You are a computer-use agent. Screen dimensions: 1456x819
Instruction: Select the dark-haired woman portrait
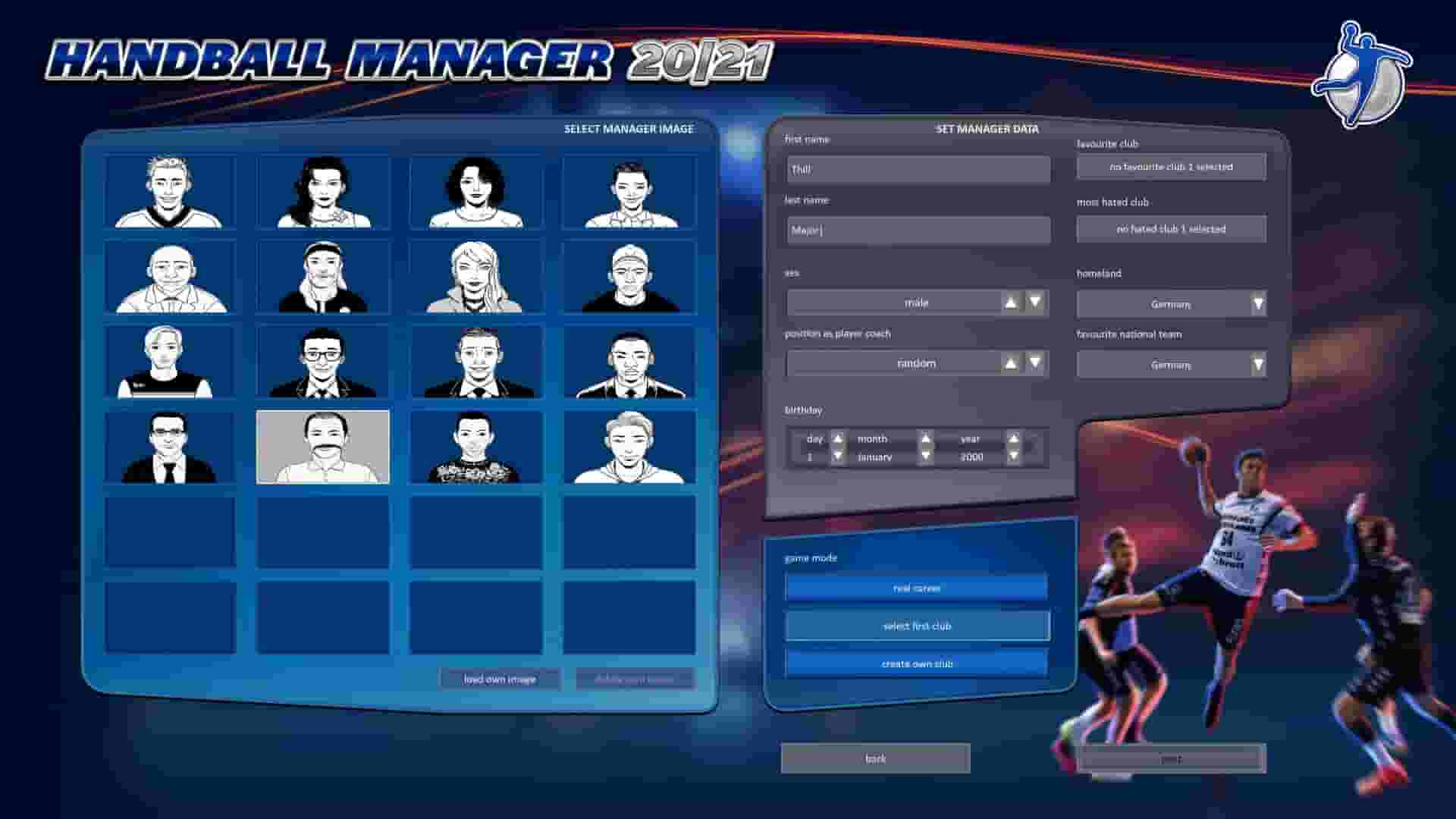click(322, 192)
